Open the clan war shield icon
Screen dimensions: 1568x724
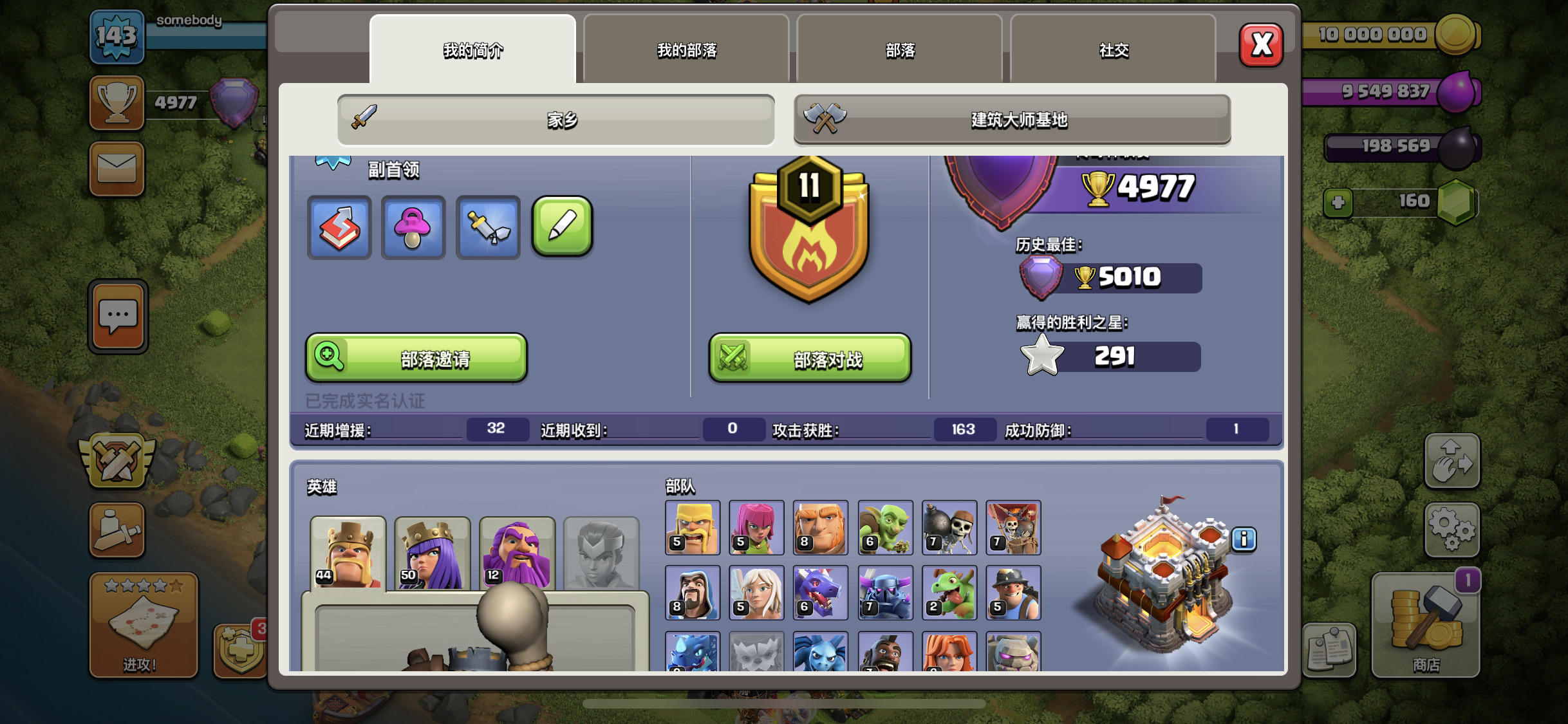pyautogui.click(x=117, y=459)
